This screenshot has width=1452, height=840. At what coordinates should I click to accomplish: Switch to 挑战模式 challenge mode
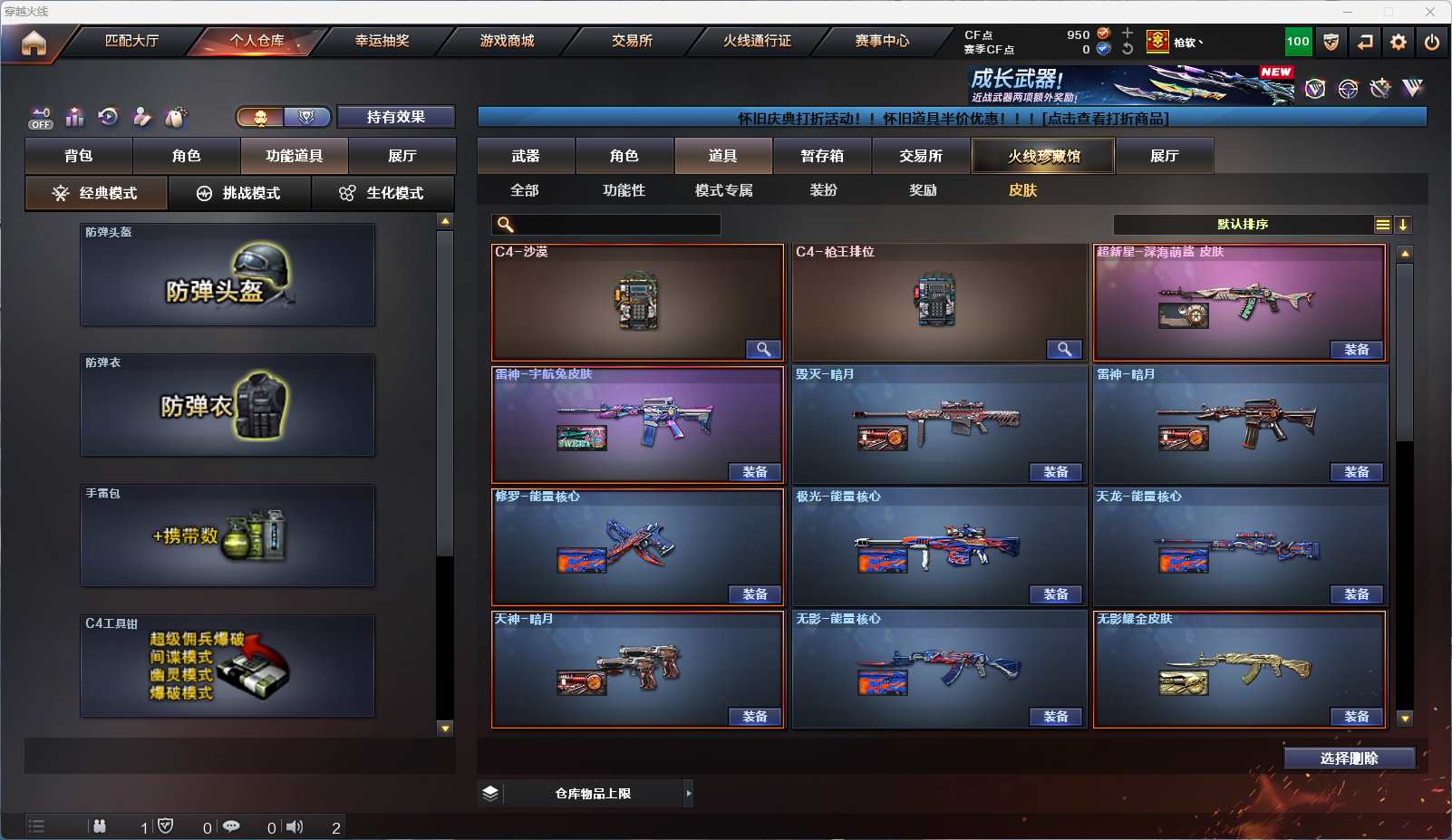(x=239, y=193)
